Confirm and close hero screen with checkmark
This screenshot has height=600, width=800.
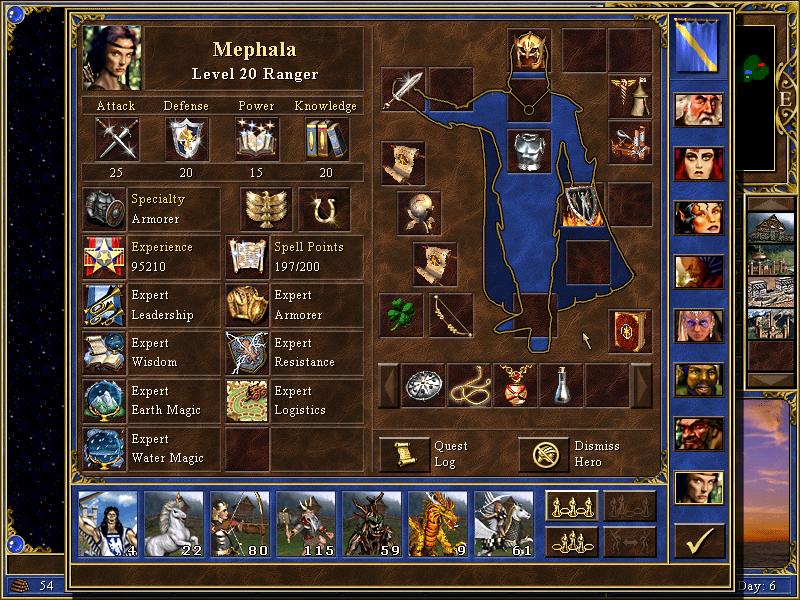pyautogui.click(x=698, y=540)
